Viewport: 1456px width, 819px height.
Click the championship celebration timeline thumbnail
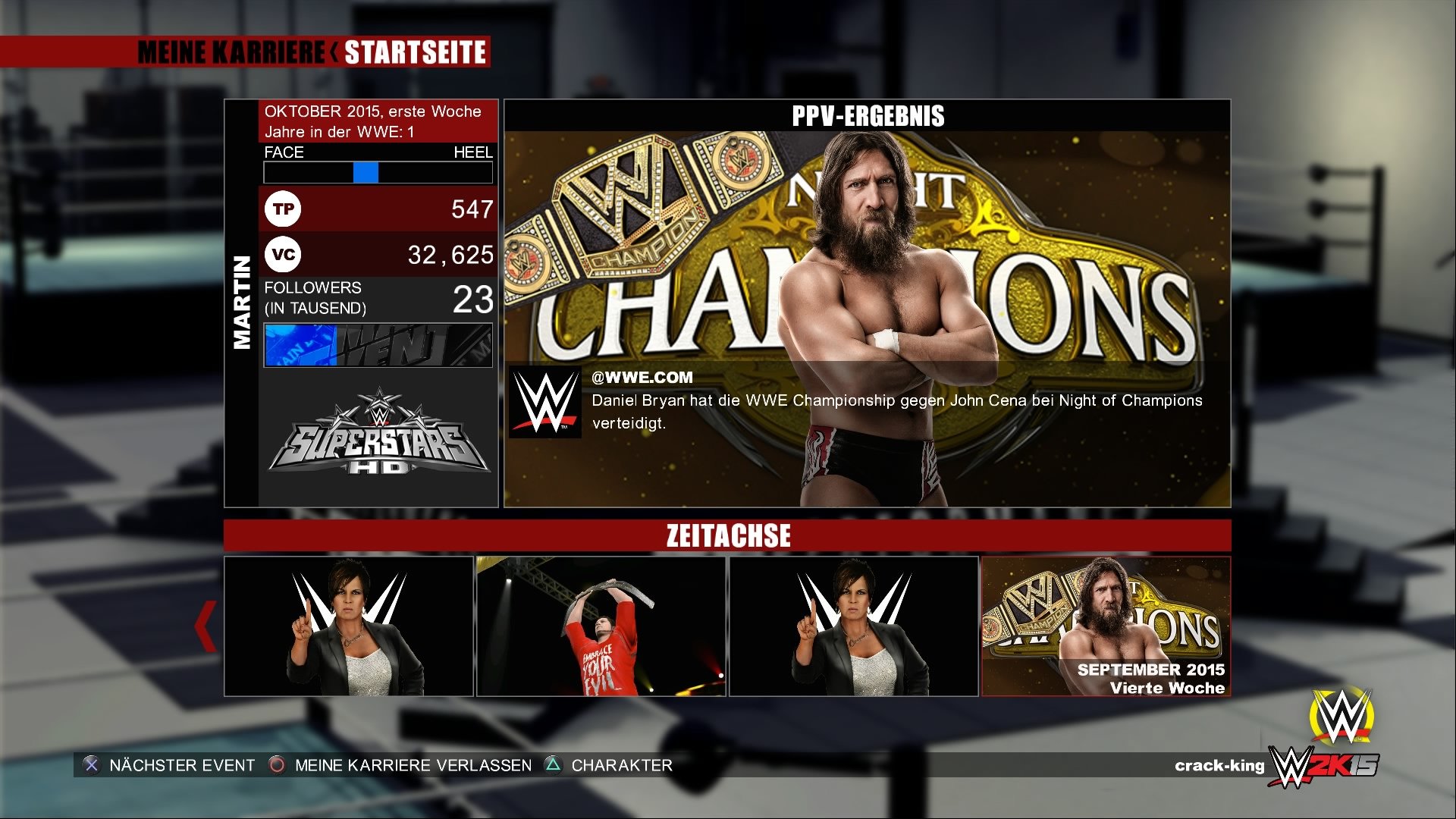[x=603, y=626]
